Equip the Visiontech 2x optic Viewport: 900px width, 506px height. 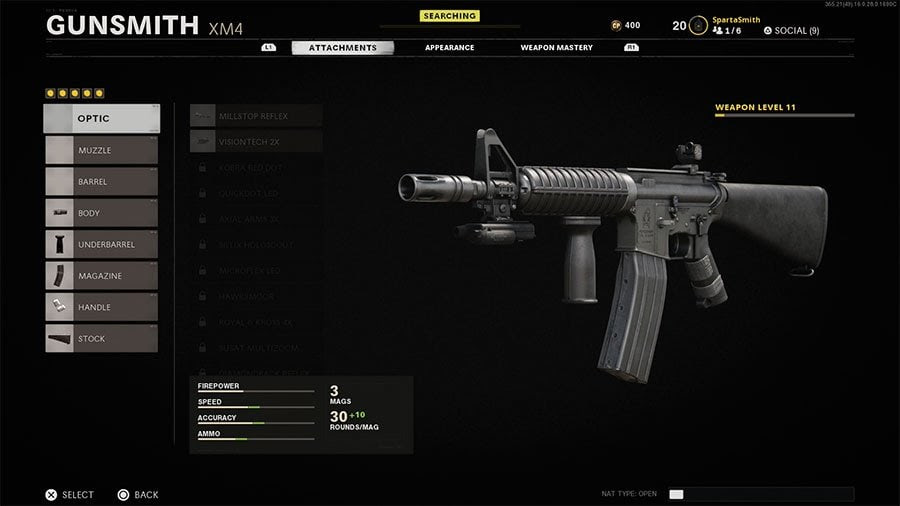(x=256, y=142)
